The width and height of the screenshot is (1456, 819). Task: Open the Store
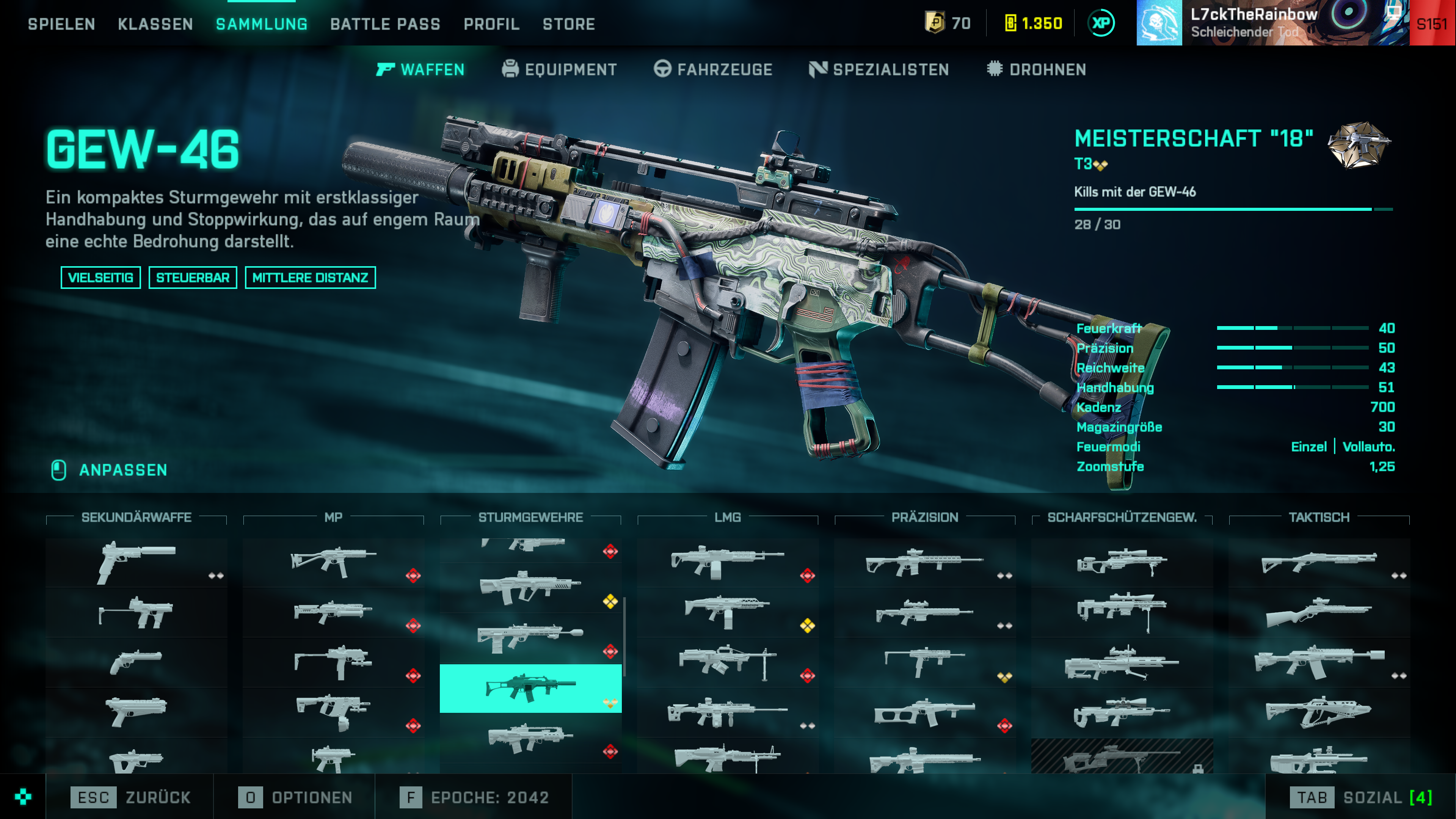(x=569, y=24)
